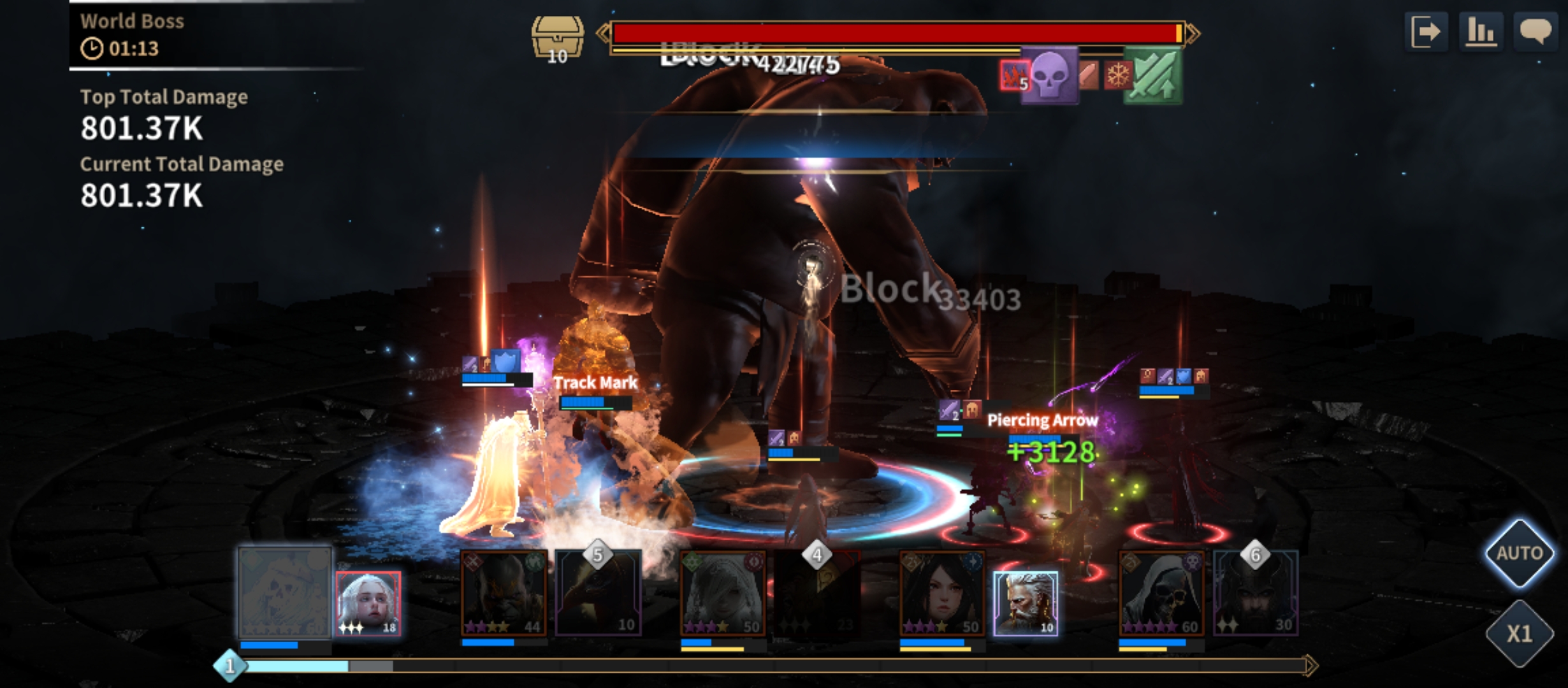Select the level 50 dark-haired woman portrait

[942, 594]
